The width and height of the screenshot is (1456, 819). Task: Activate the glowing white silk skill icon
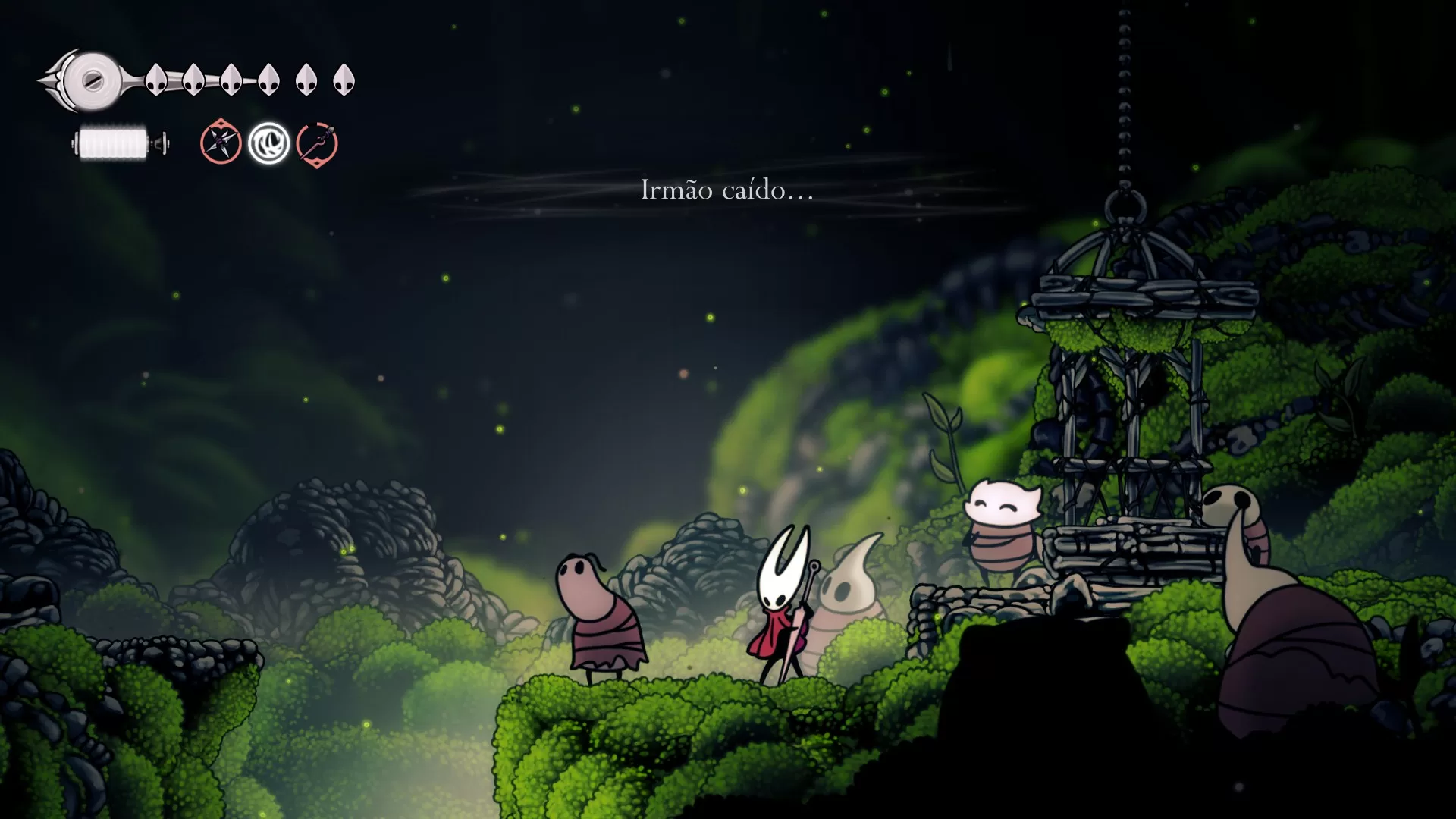269,143
